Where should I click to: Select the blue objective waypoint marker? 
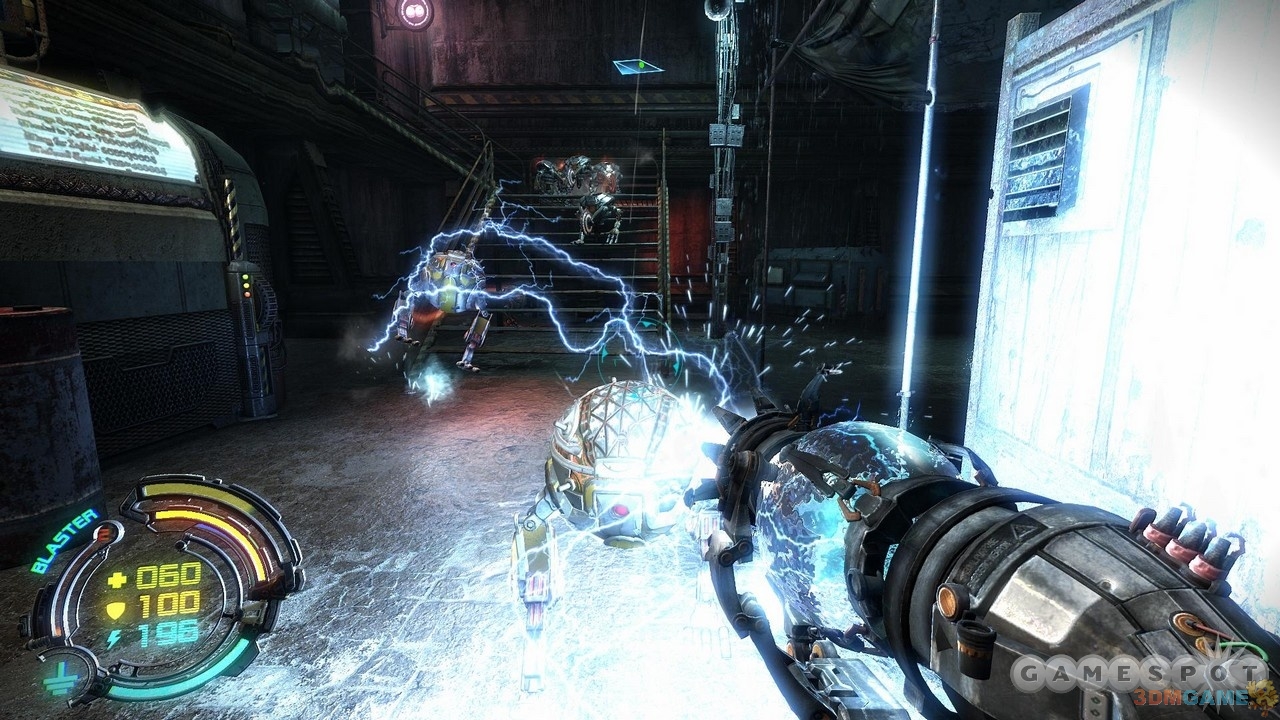[x=636, y=66]
